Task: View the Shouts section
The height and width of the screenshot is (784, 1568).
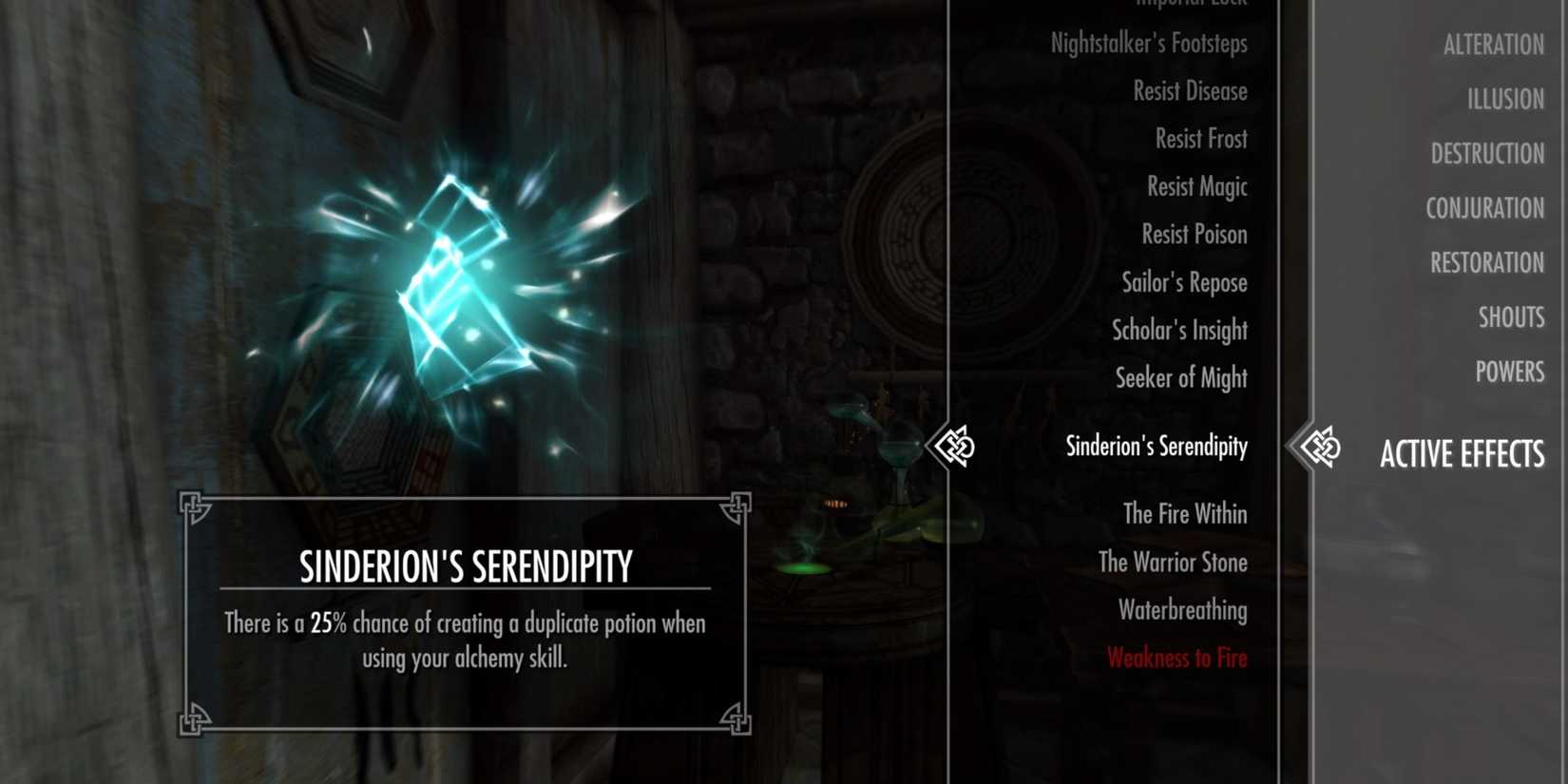Action: tap(1512, 317)
